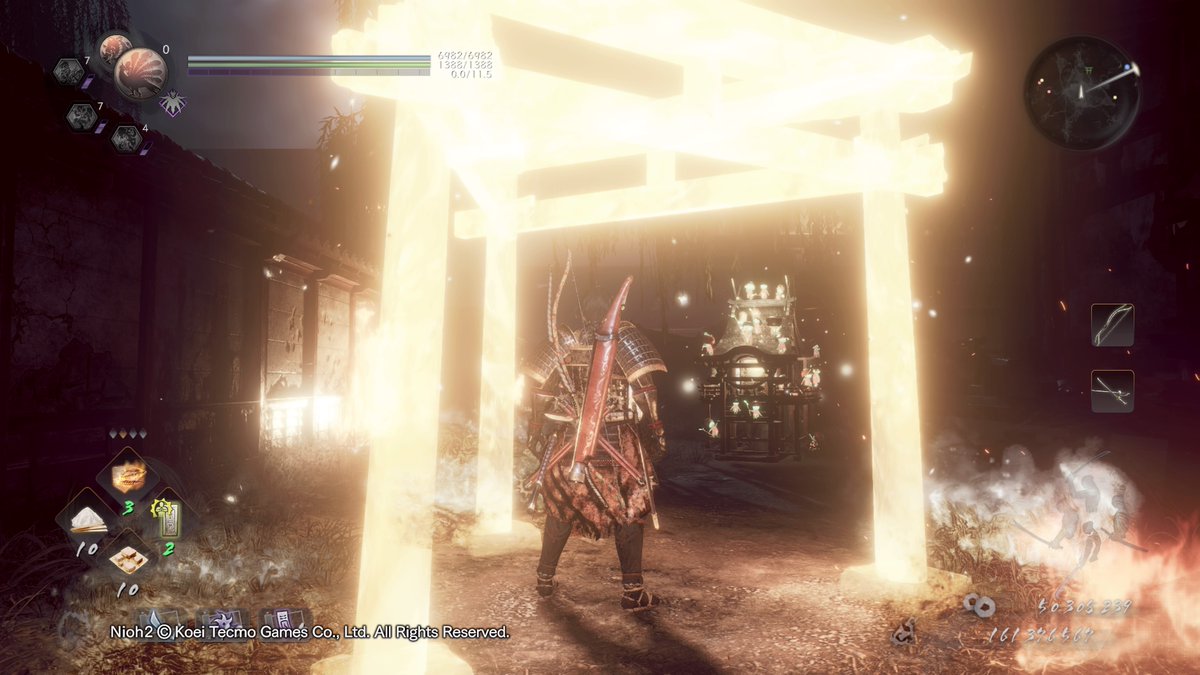
Task: Use the glowing elixir shortcut item
Action: [127, 475]
